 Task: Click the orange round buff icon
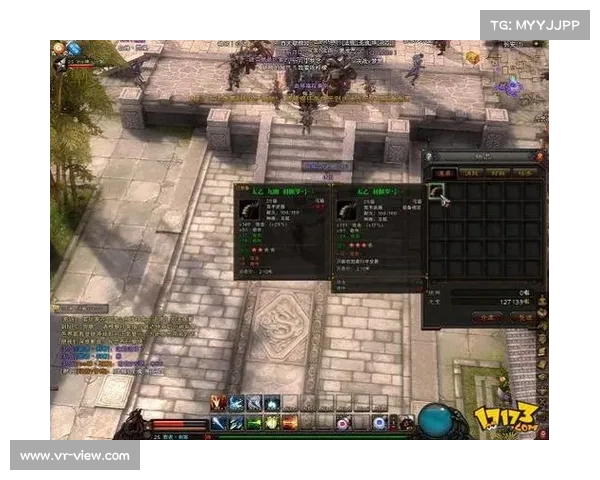click(x=59, y=47)
